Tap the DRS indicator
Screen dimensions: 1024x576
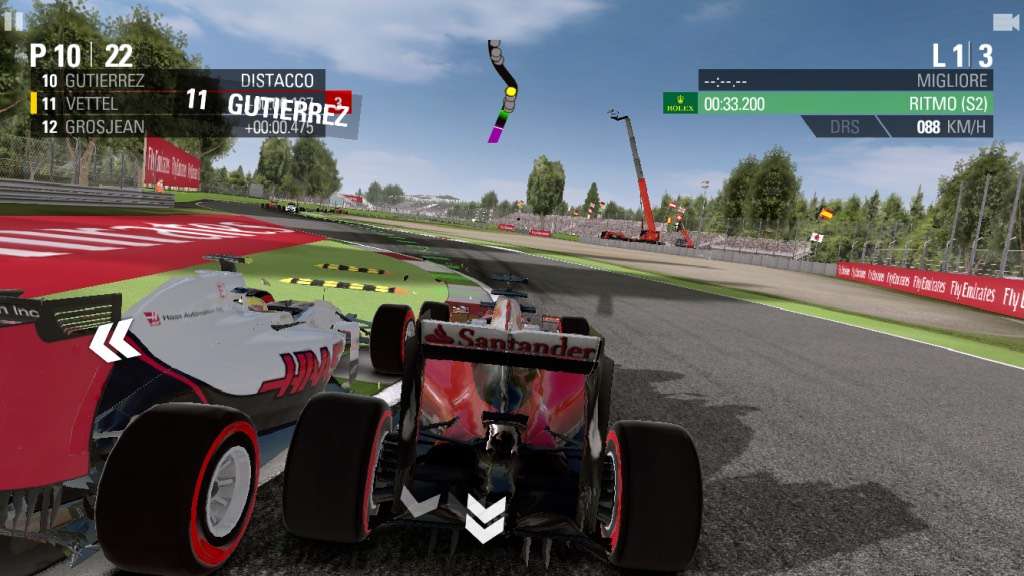pyautogui.click(x=845, y=127)
